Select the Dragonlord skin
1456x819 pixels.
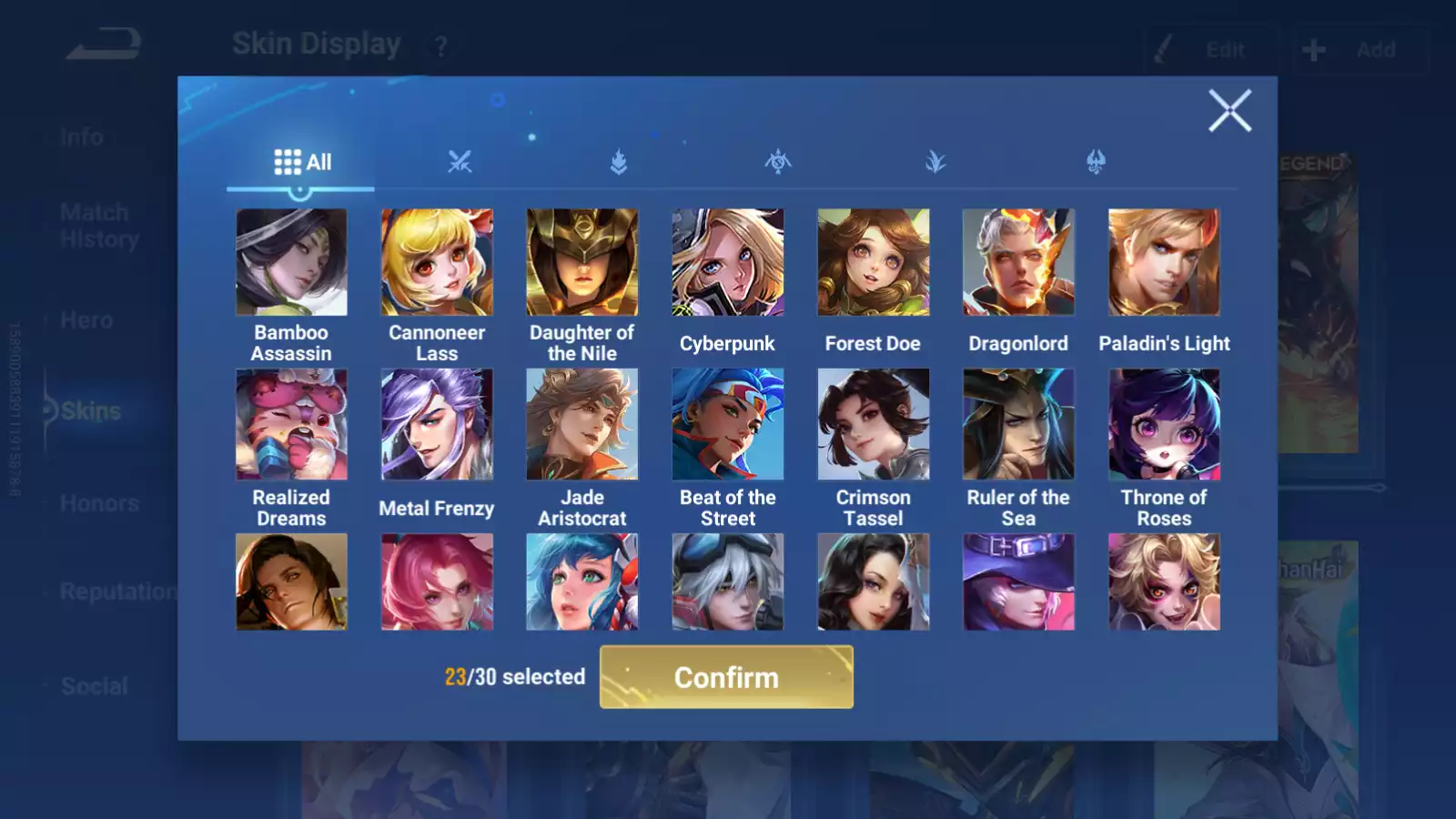pos(1018,262)
